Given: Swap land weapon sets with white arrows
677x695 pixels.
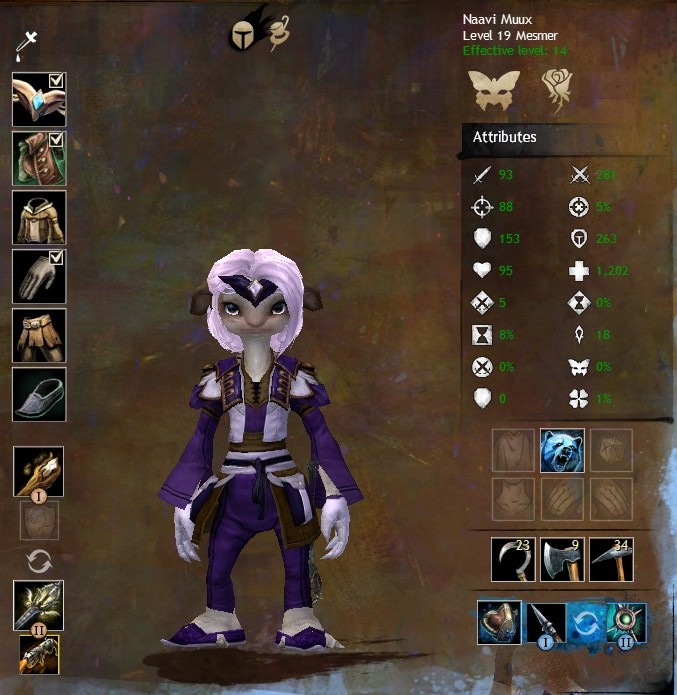Looking at the screenshot, I should 39,562.
